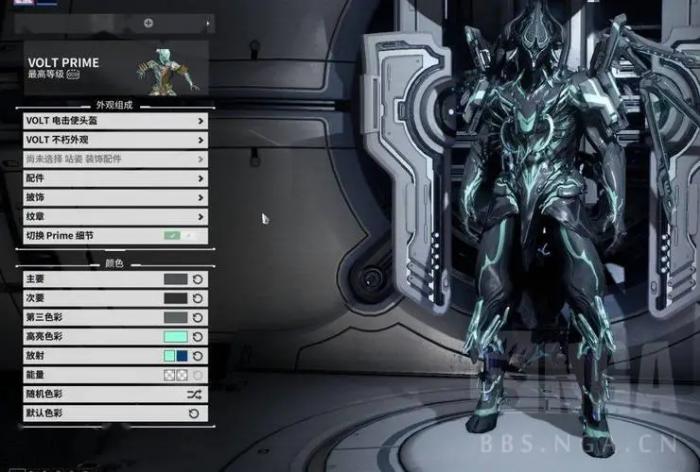This screenshot has height=472, width=700.
Task: Open the 纹章 sigil menu
Action: [114, 216]
